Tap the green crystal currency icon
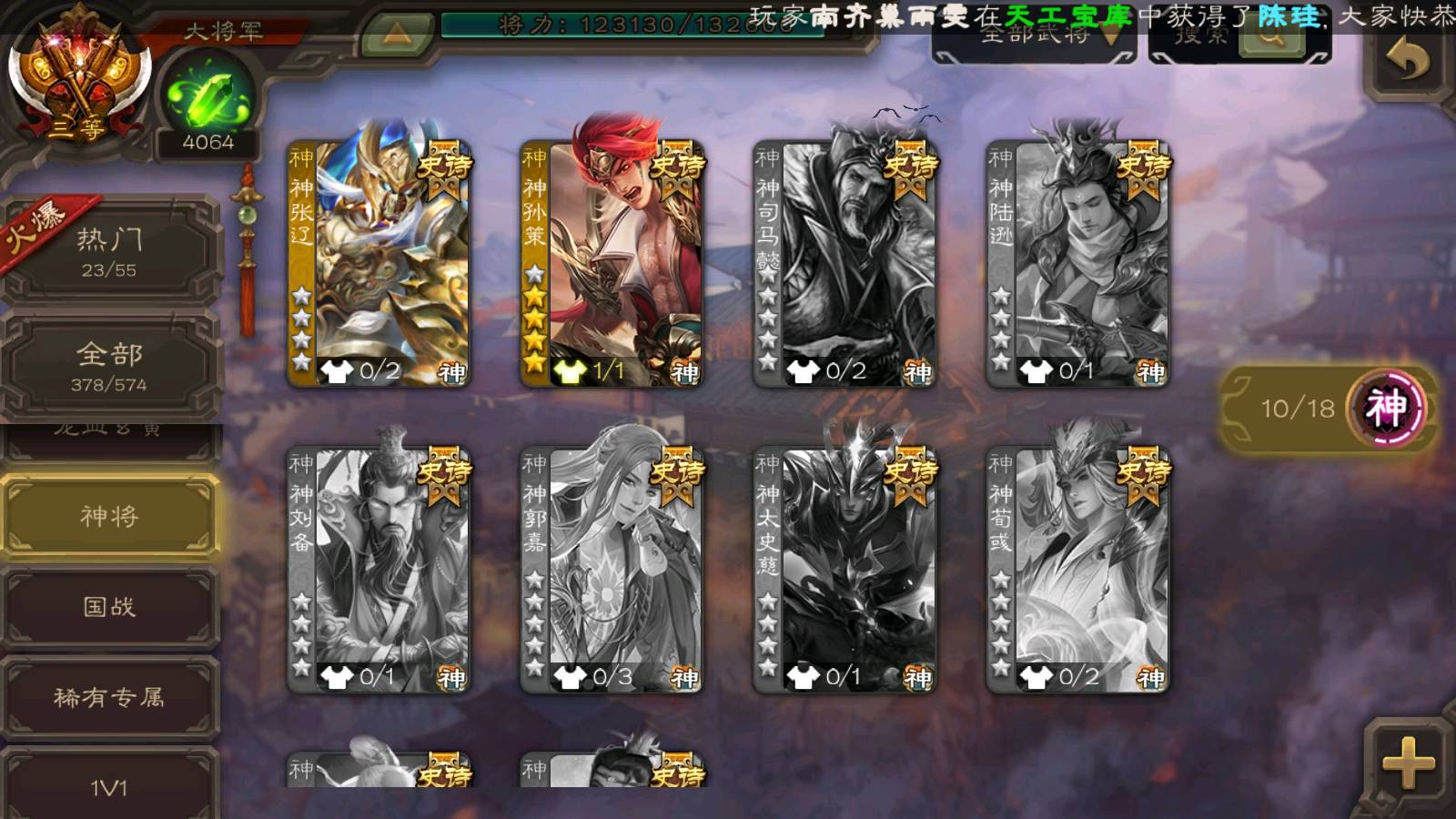Screen dimensions: 1456x819 pyautogui.click(x=207, y=96)
